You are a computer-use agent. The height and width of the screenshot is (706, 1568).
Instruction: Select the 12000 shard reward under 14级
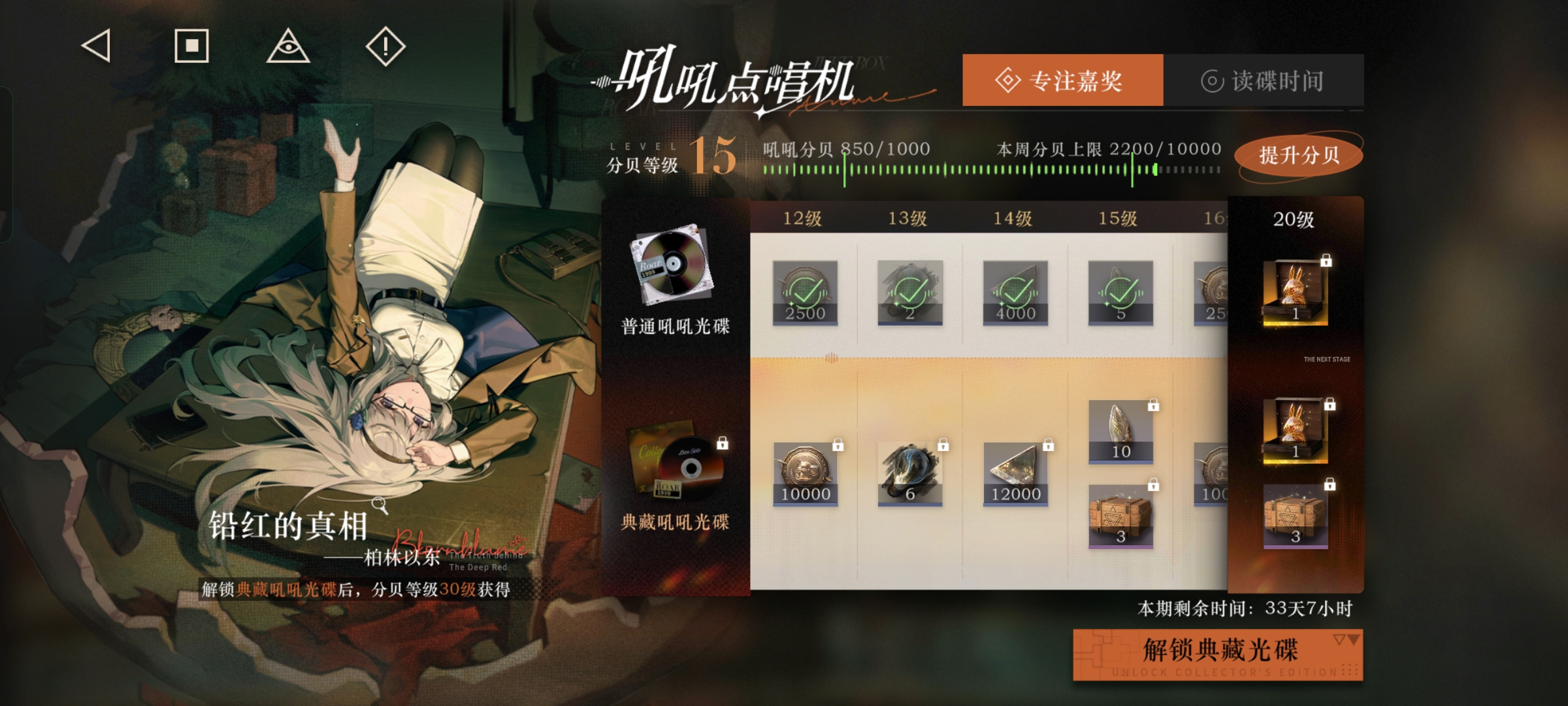point(1014,474)
